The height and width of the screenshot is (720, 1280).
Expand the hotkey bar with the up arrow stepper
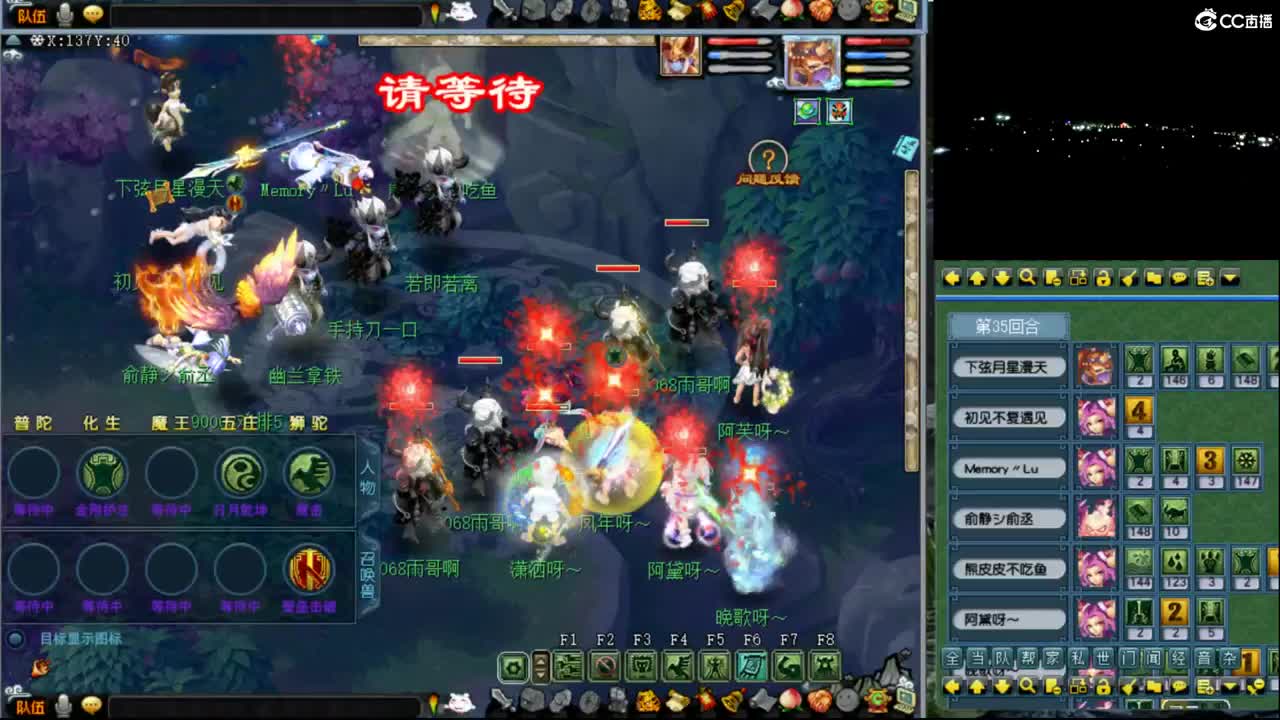tap(540, 661)
